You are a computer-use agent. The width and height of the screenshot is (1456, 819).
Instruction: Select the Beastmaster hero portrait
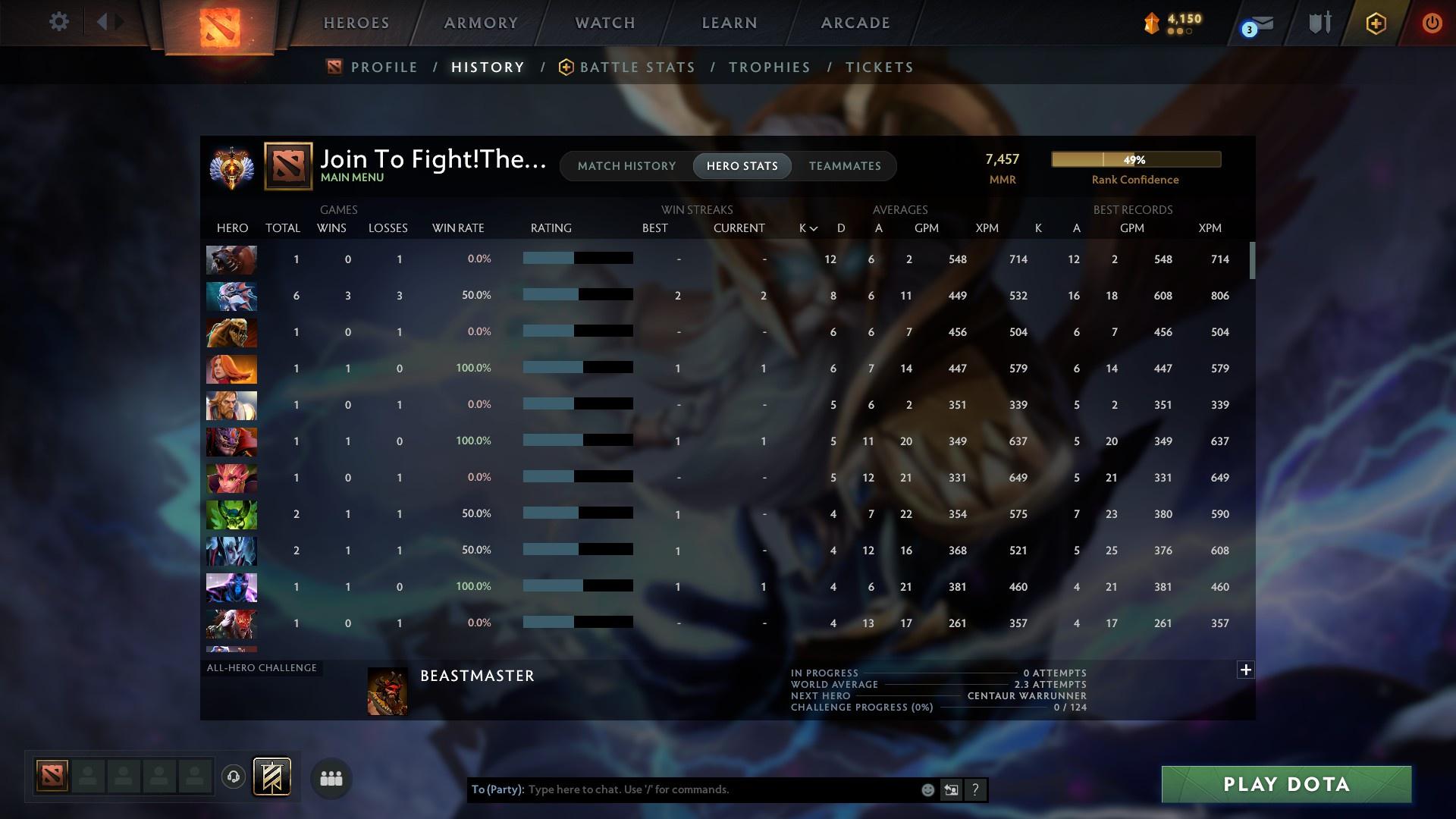388,691
